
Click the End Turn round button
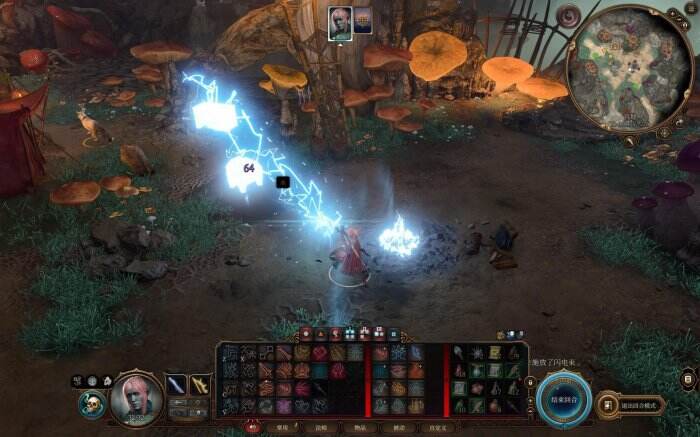pos(560,399)
